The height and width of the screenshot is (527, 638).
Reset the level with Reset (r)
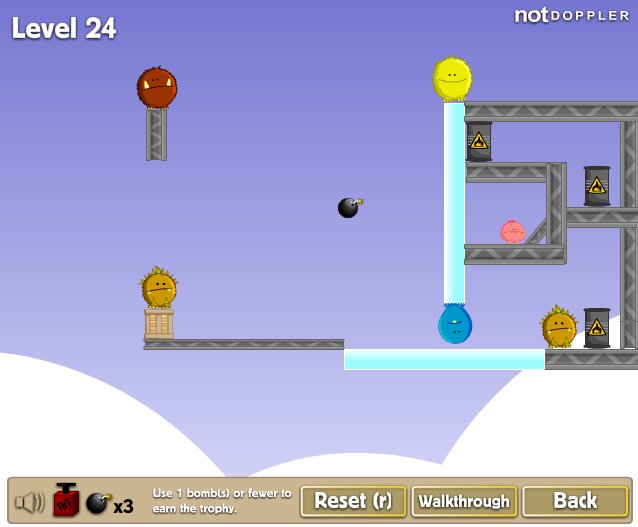[x=354, y=501]
